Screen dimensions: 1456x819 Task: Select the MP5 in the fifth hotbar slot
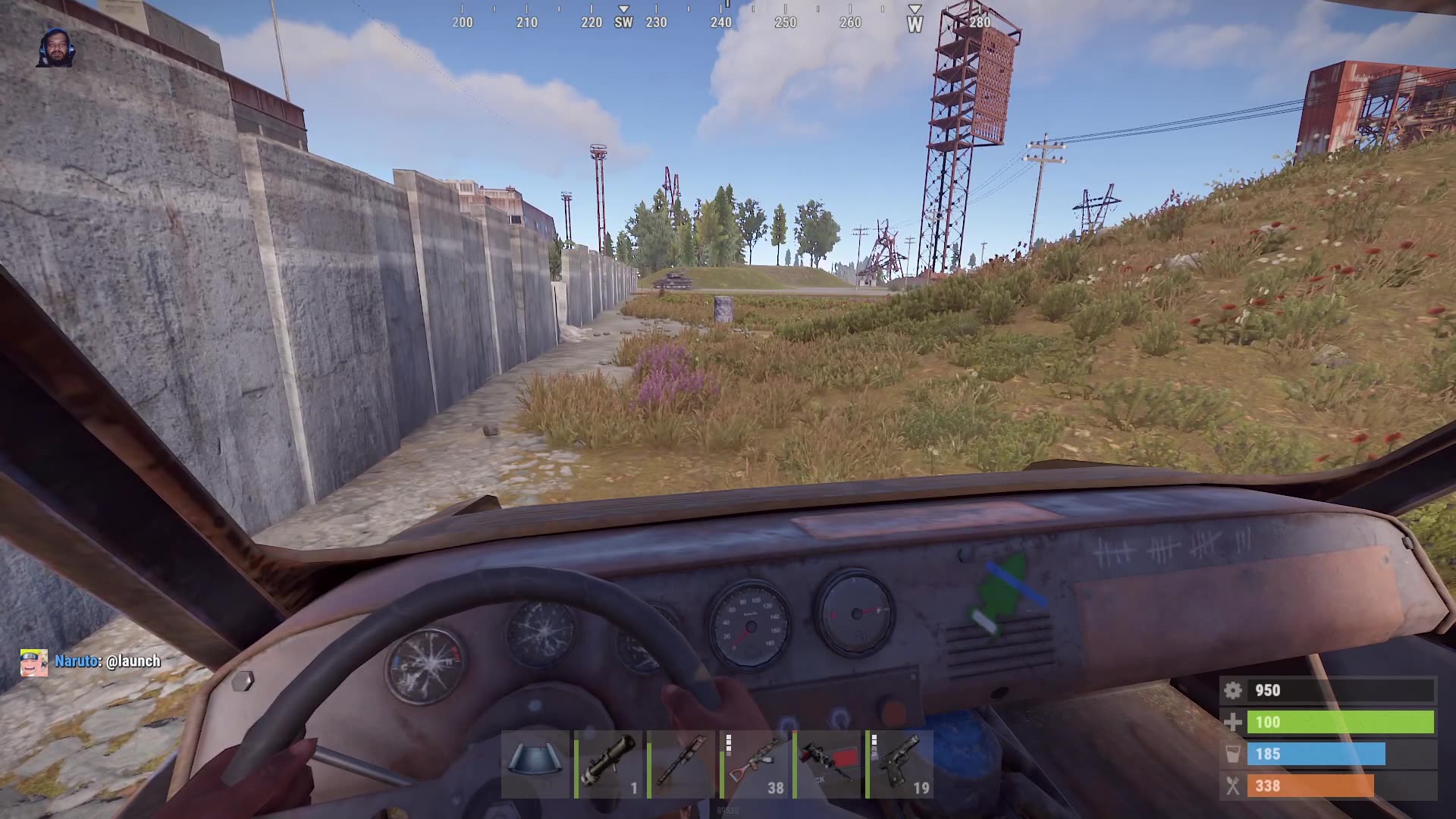tap(827, 766)
